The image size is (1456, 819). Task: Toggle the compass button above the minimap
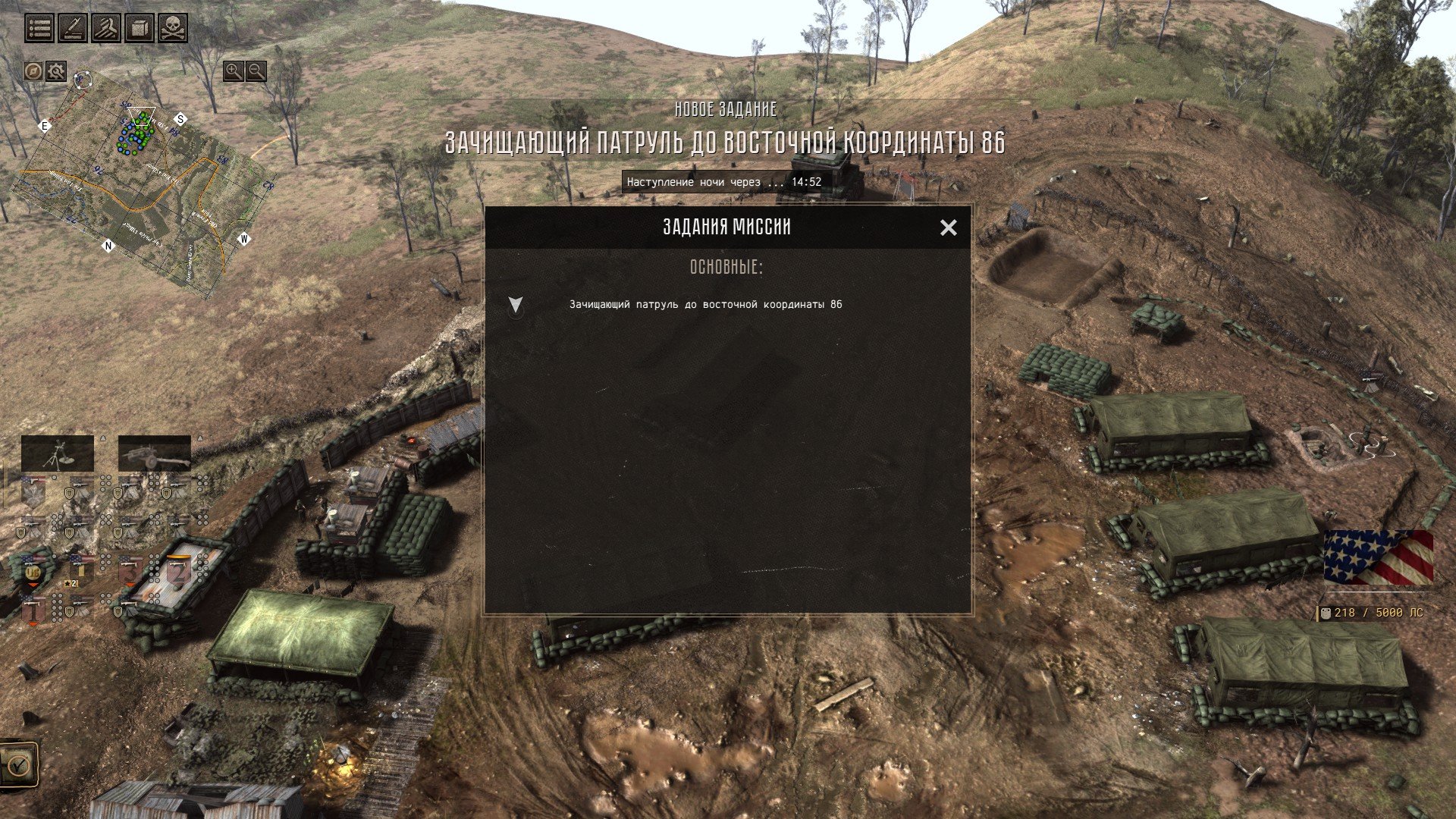coord(33,71)
